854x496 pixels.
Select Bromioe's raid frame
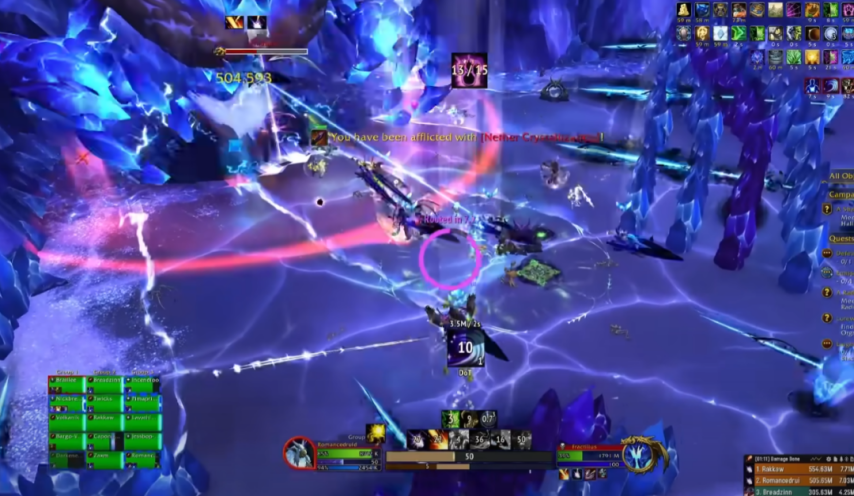[x=64, y=383]
